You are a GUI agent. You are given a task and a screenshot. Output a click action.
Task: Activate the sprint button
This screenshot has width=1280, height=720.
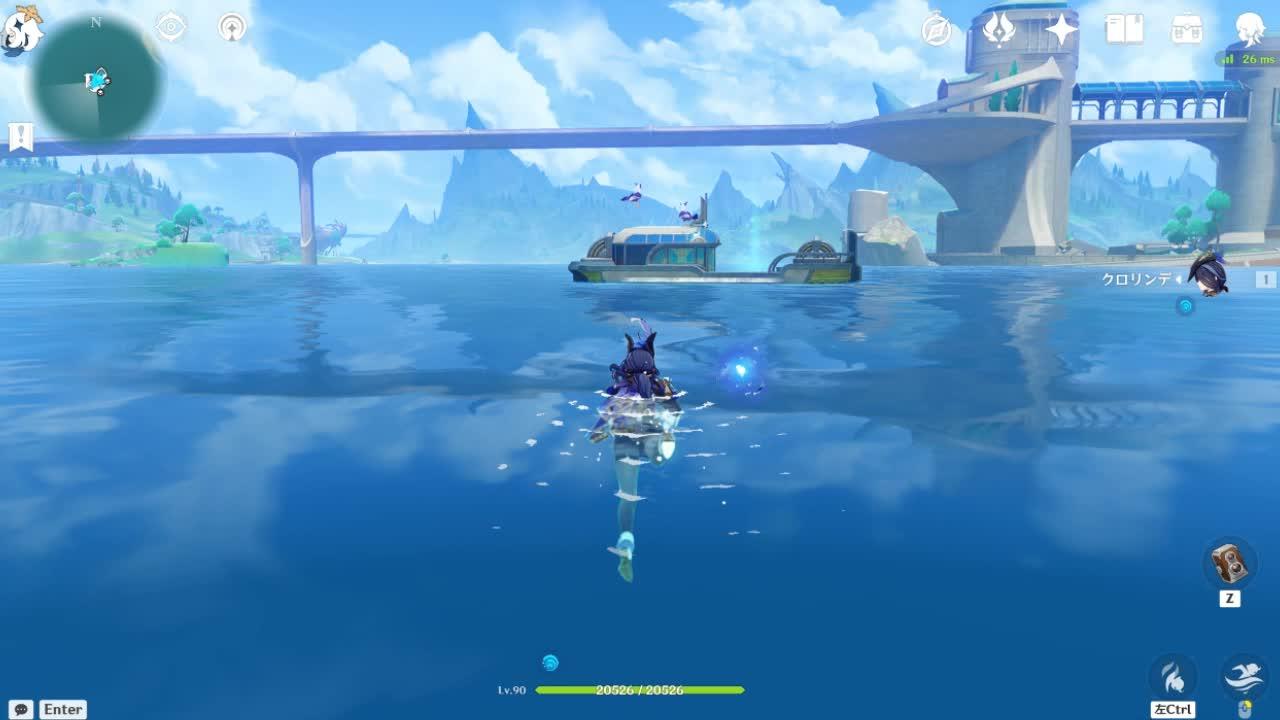(x=1173, y=677)
